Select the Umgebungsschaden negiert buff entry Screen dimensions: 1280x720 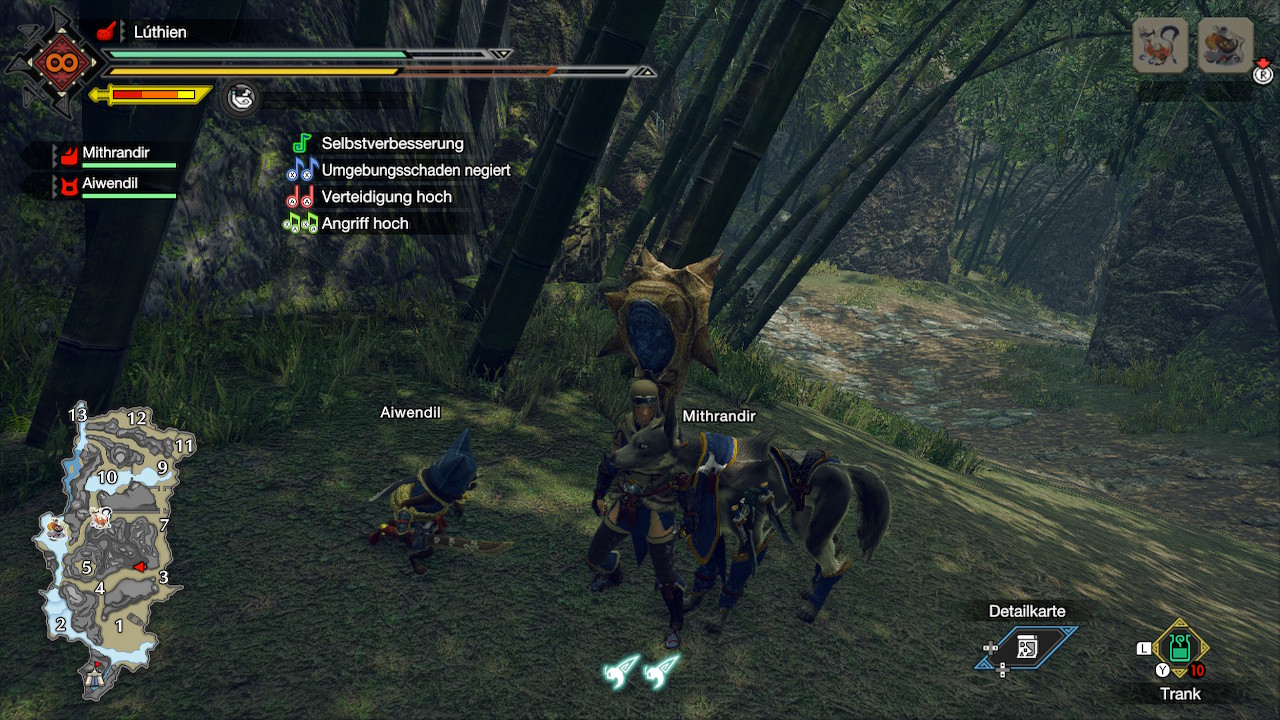pos(415,170)
